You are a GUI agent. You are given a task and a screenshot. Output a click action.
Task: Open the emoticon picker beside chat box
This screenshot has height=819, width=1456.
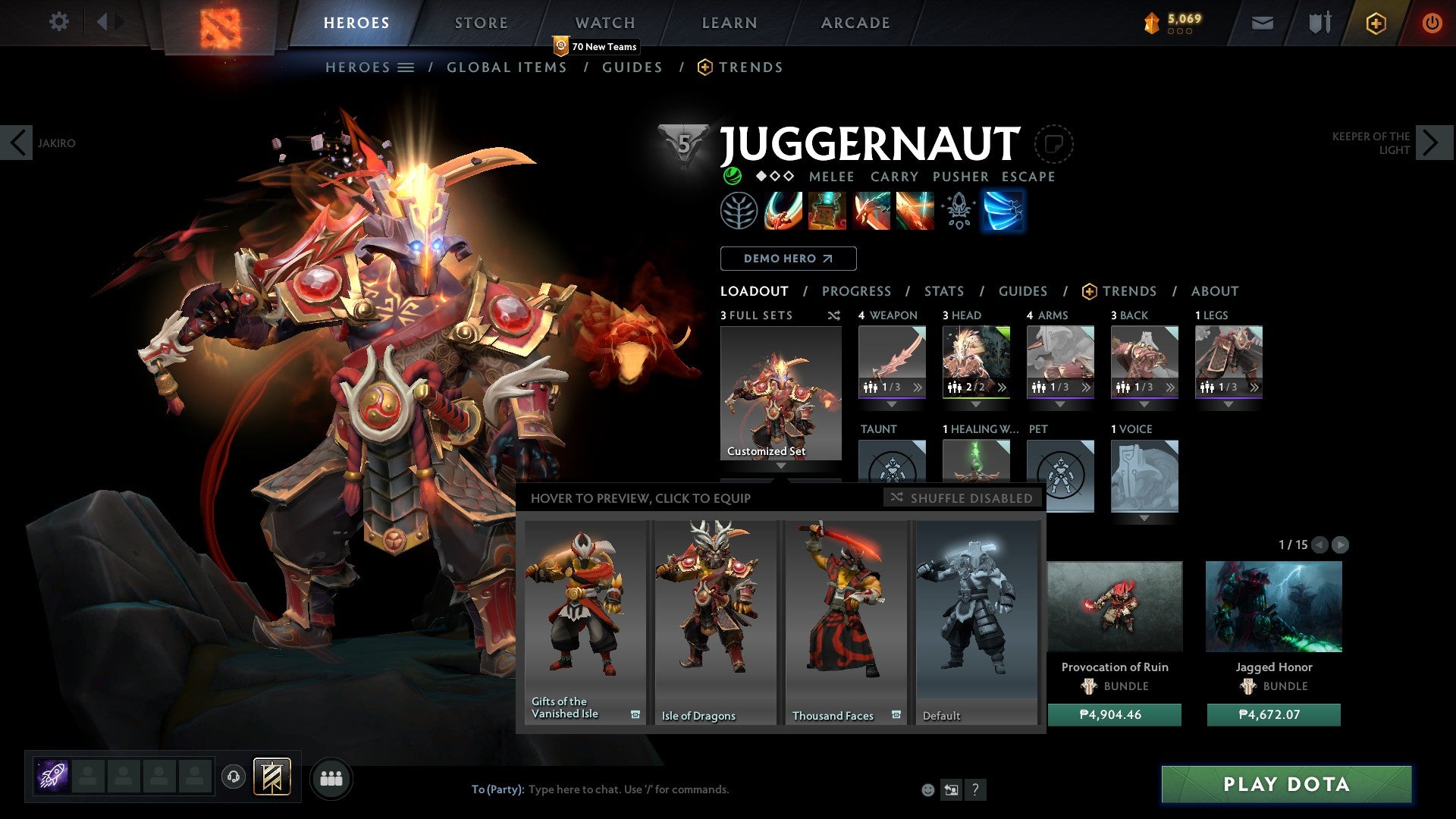(x=927, y=789)
